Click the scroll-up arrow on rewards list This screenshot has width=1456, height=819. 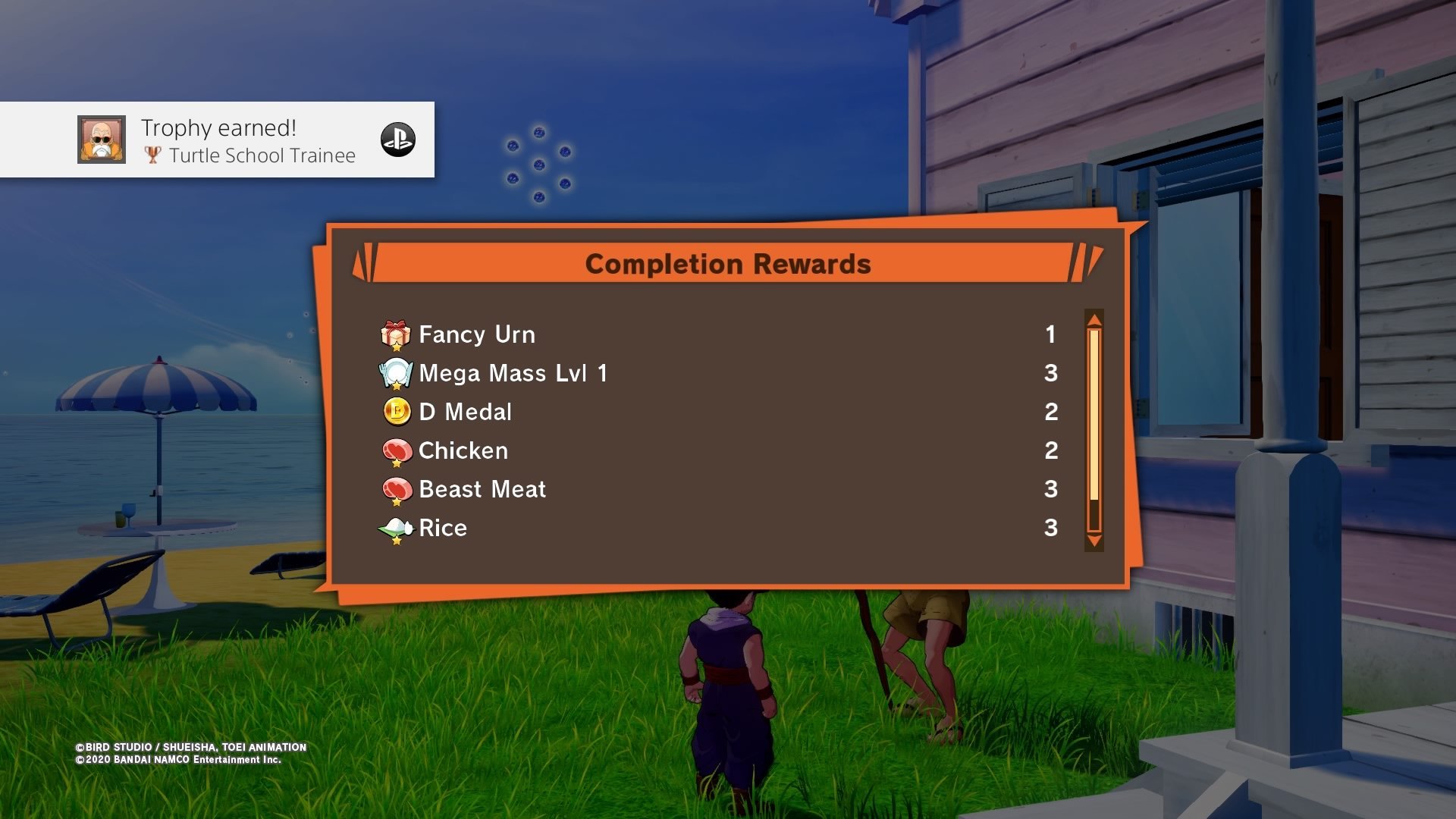1094,319
